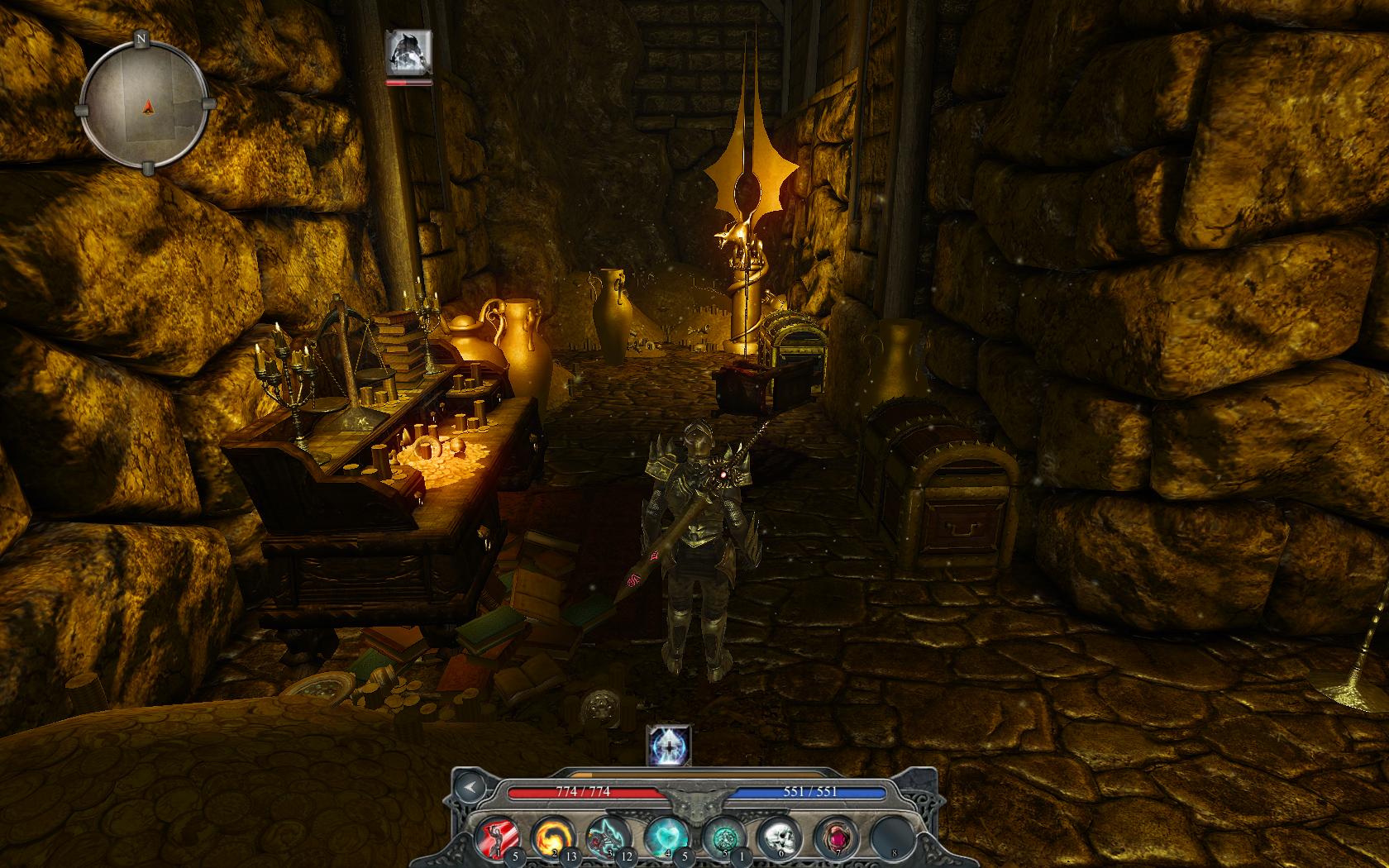
Task: Use the cyan lightning creature skill
Action: (x=605, y=835)
